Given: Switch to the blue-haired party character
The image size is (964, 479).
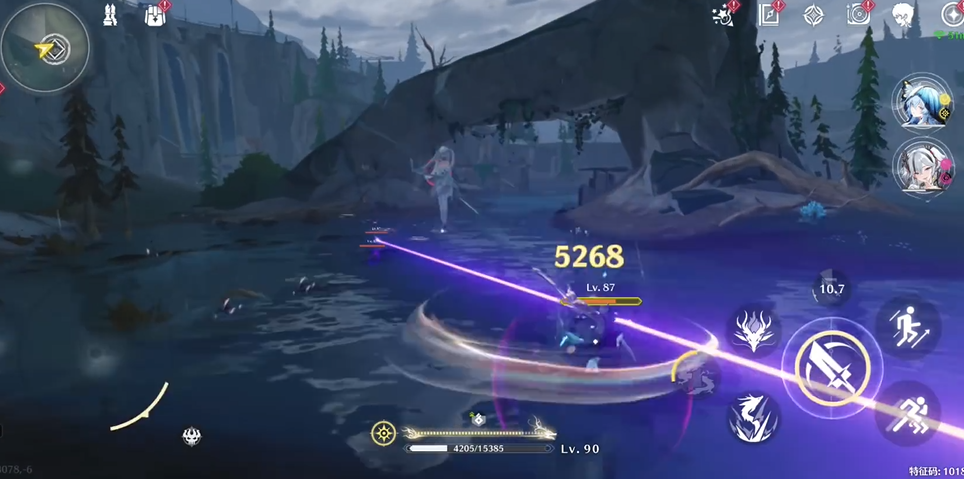Looking at the screenshot, I should 921,104.
